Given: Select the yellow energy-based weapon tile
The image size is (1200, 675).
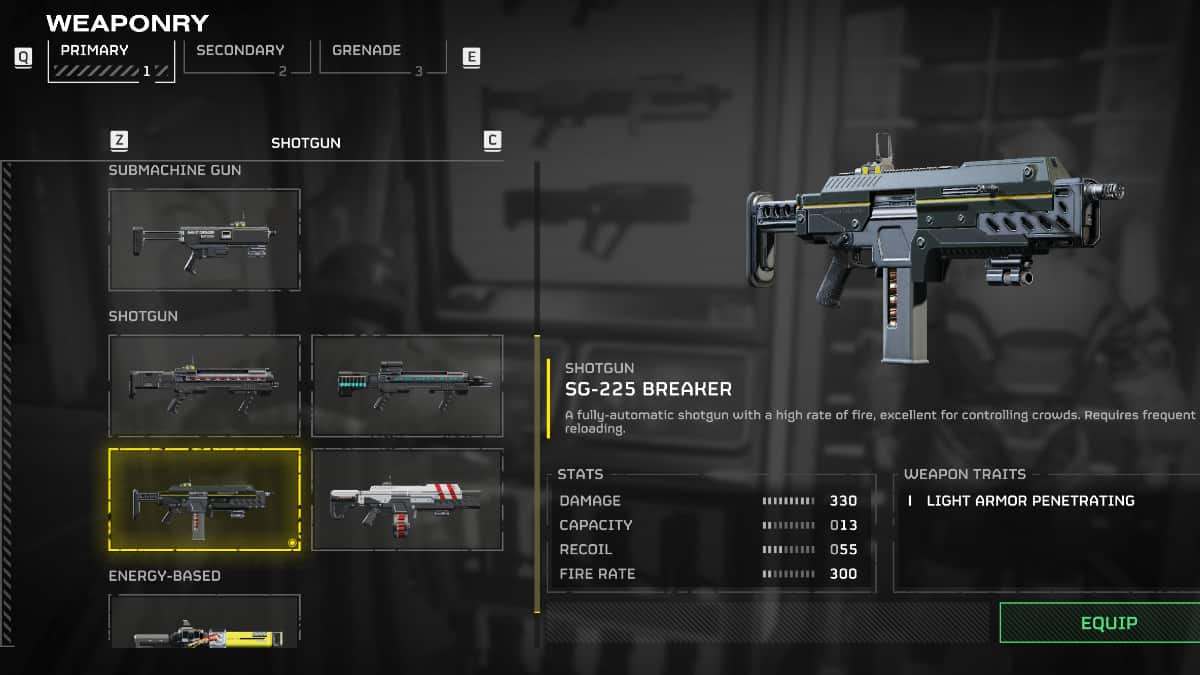Looking at the screenshot, I should coord(204,624).
